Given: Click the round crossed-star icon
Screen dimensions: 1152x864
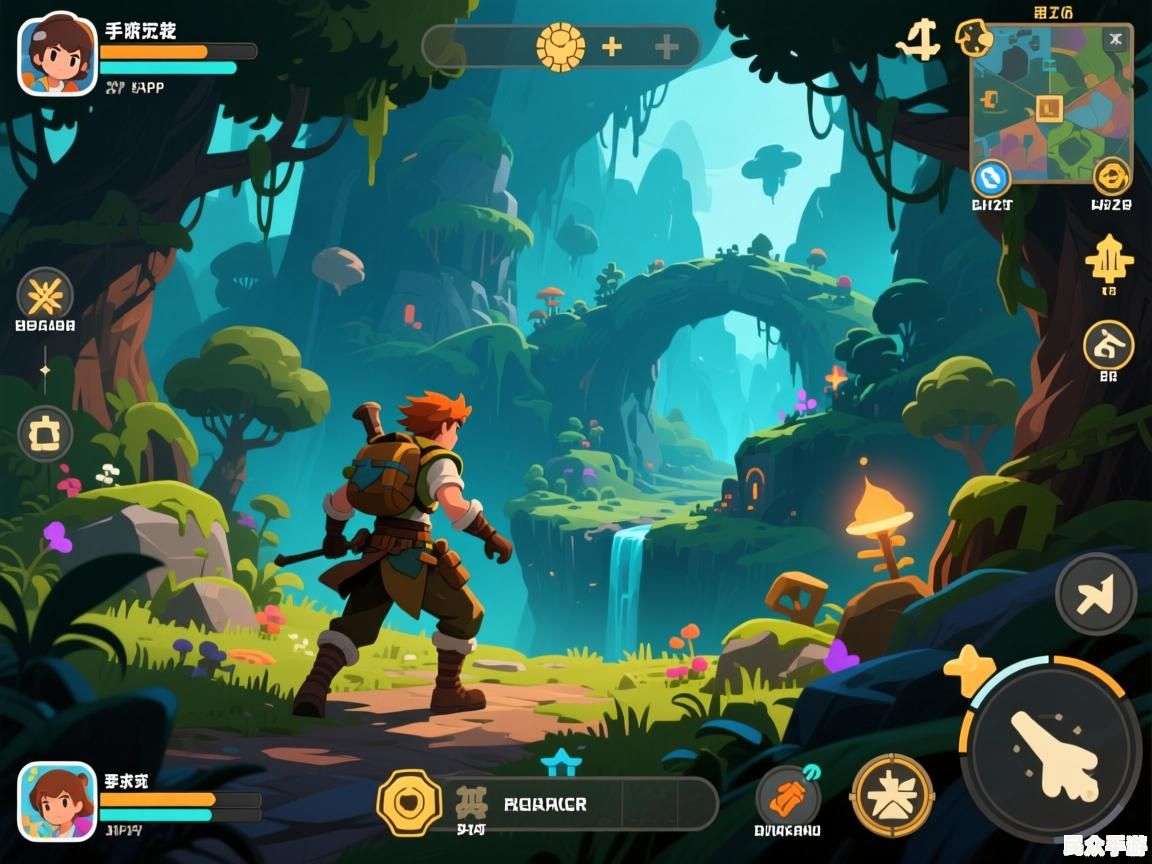Looking at the screenshot, I should click(x=45, y=295).
